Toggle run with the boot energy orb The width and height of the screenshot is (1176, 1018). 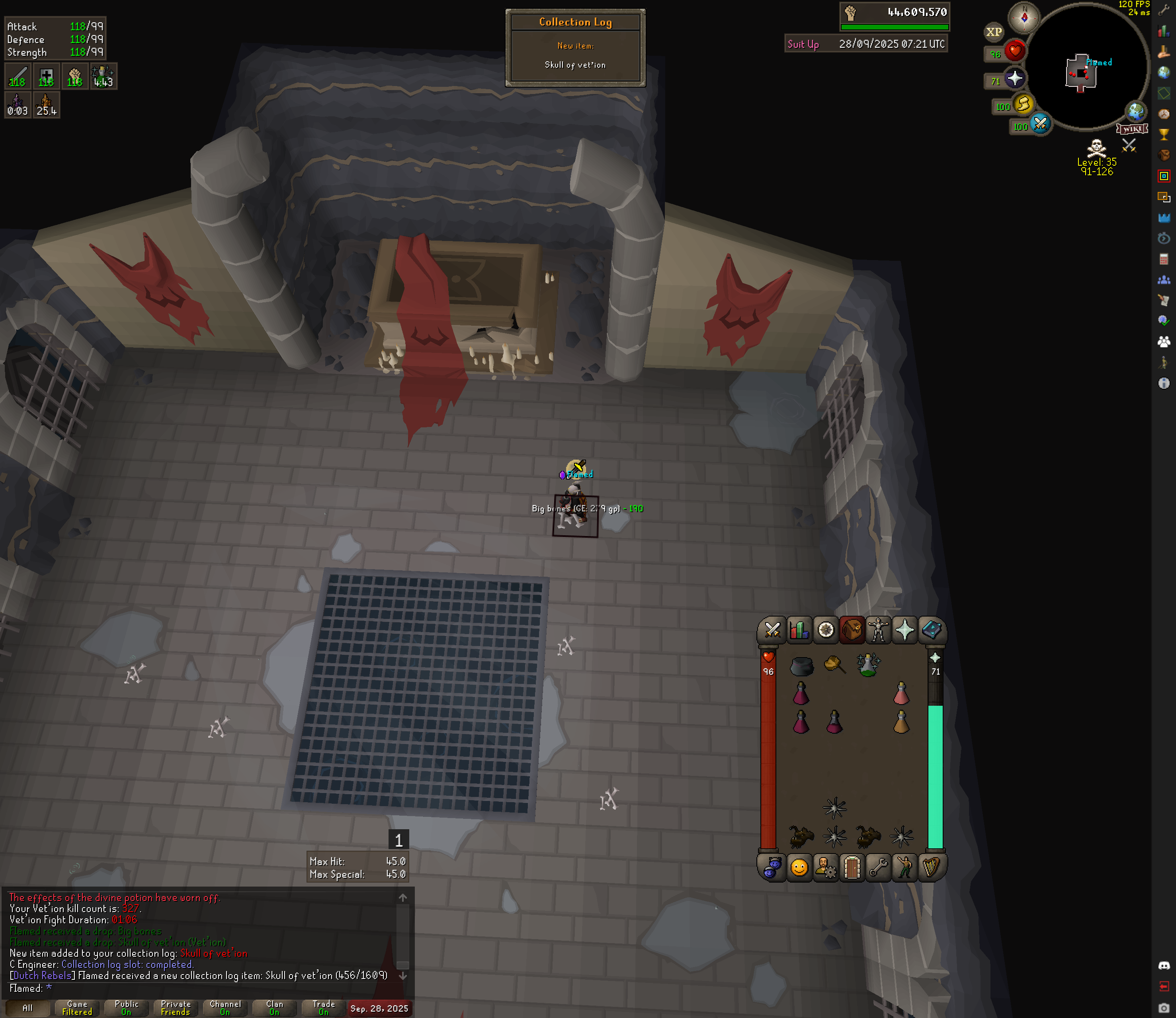pos(1023,104)
